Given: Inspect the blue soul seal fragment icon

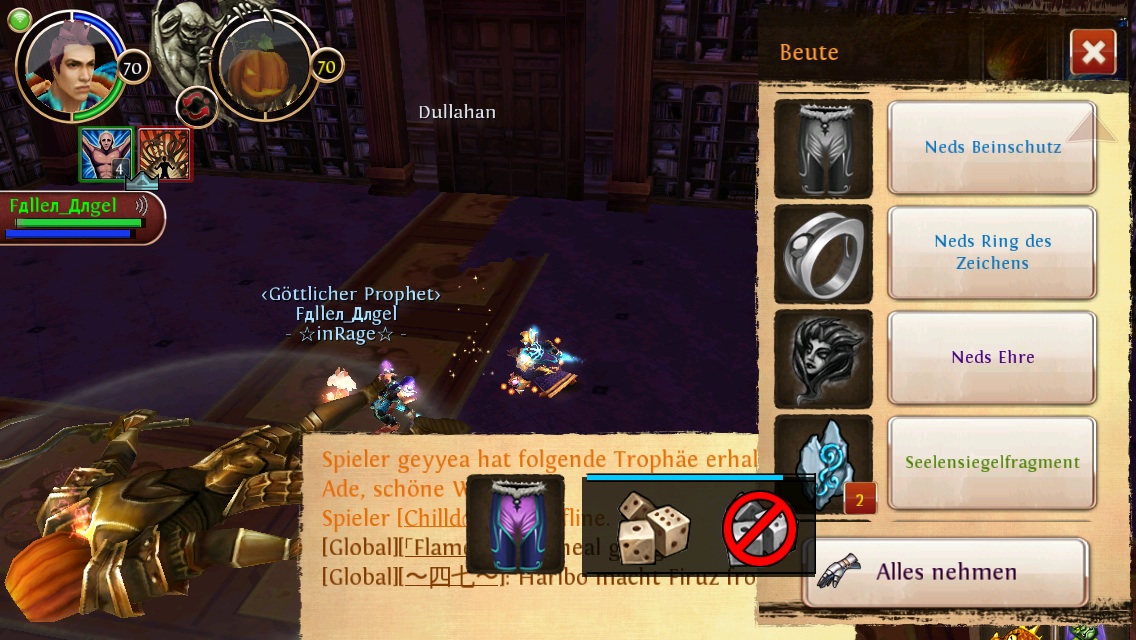Looking at the screenshot, I should pyautogui.click(x=823, y=463).
